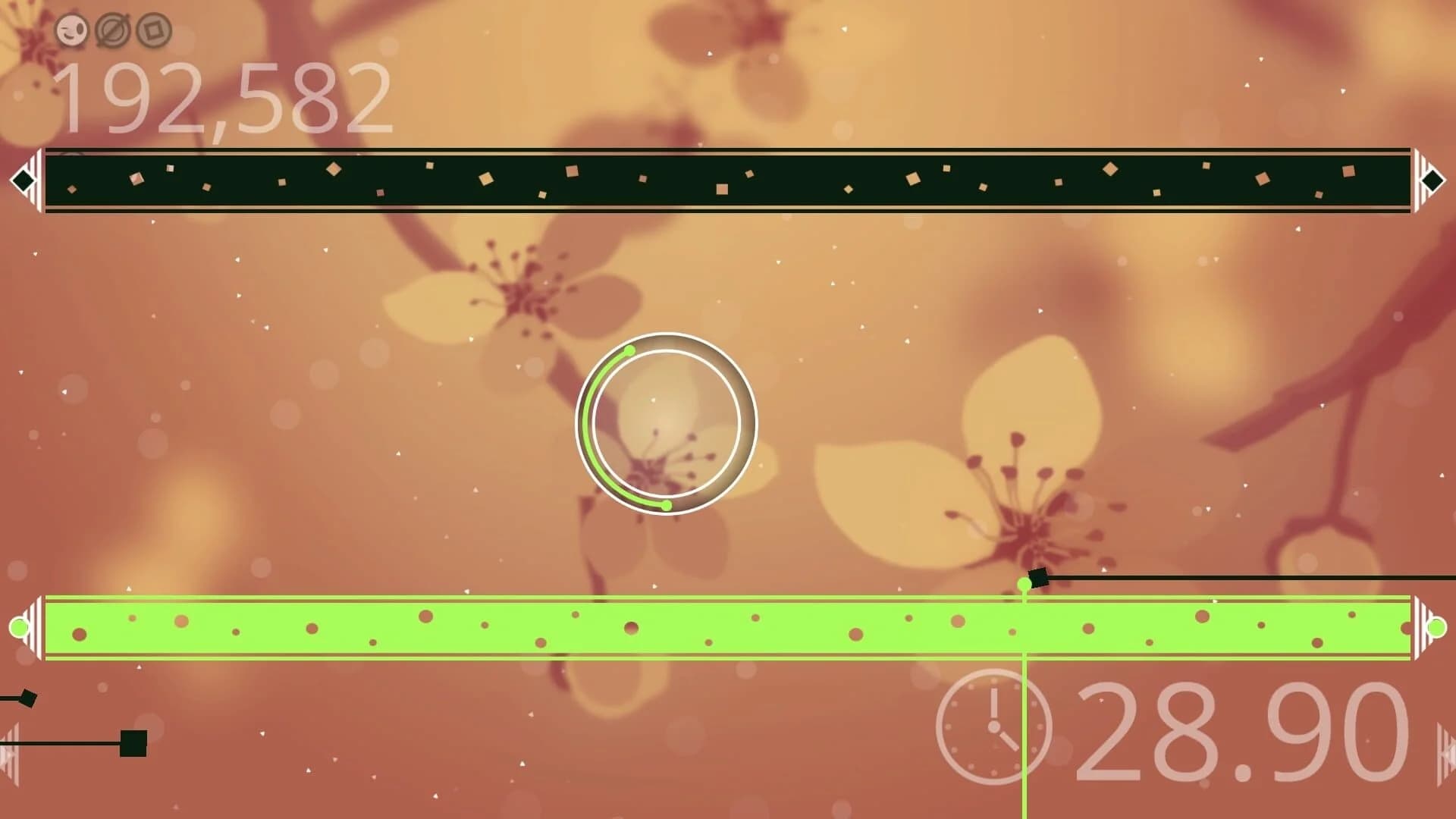Select the dark top track lane
The width and height of the screenshot is (1456, 819).
(x=728, y=182)
